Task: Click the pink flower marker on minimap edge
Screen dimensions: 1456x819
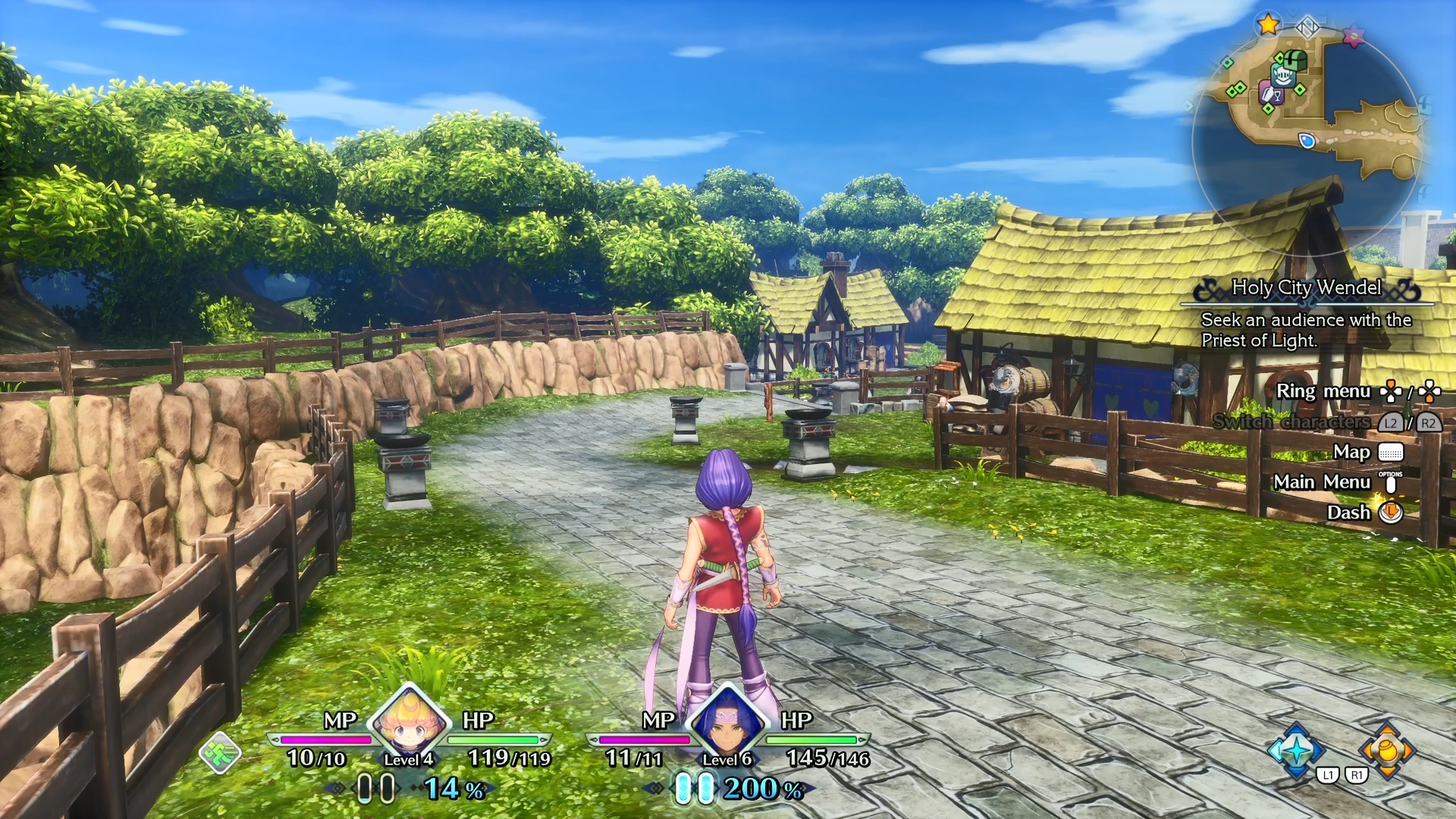Action: (1354, 35)
